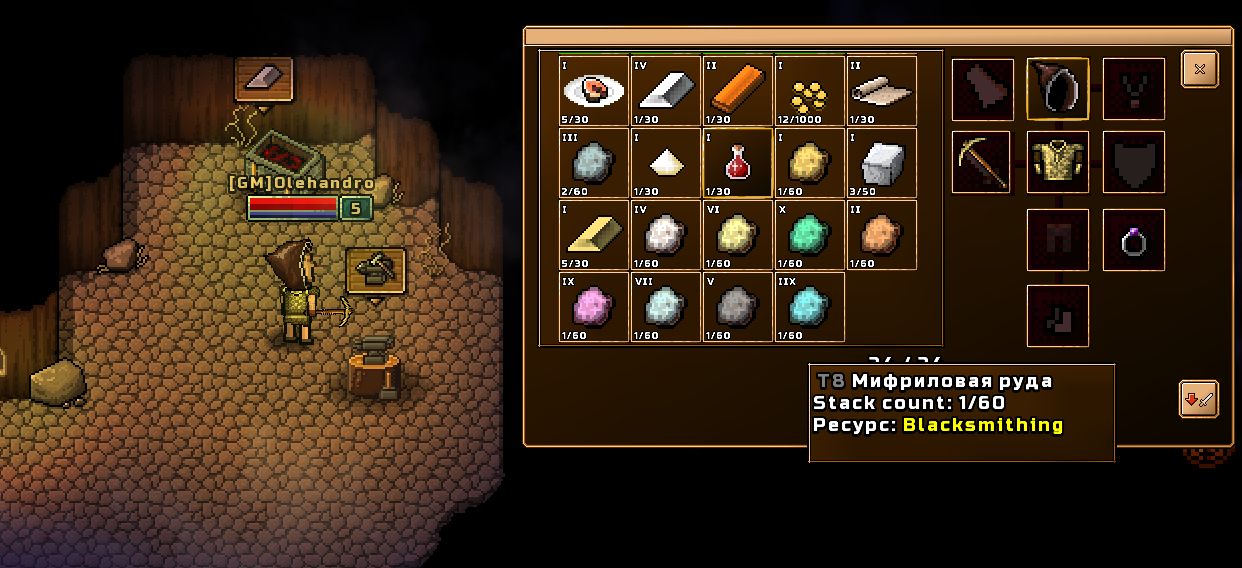Select the empty boots equipment slot
The width and height of the screenshot is (1242, 568).
(x=1058, y=316)
